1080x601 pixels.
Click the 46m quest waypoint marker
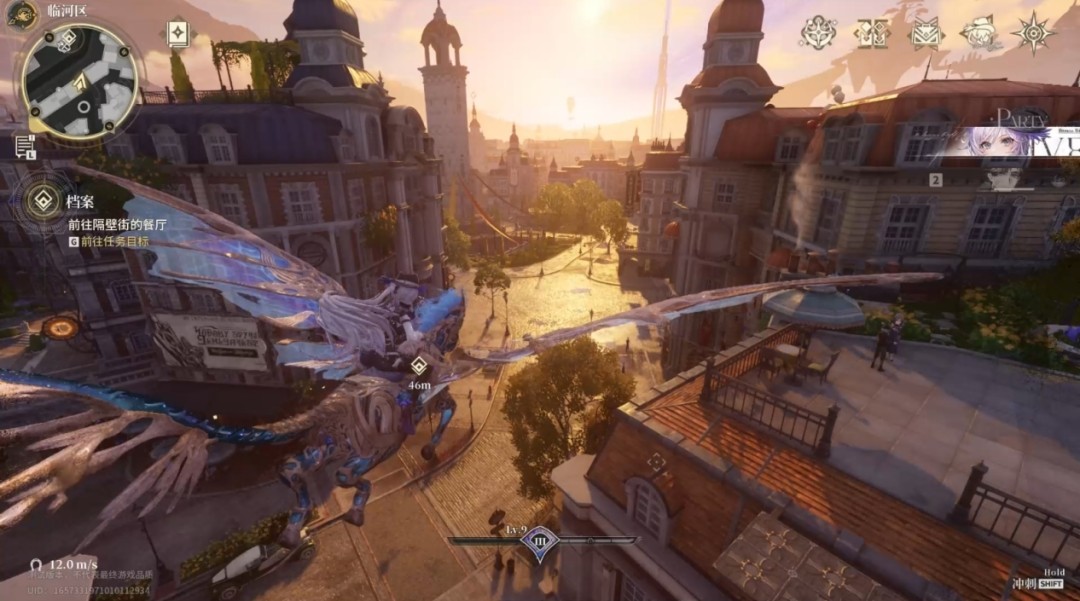point(420,366)
